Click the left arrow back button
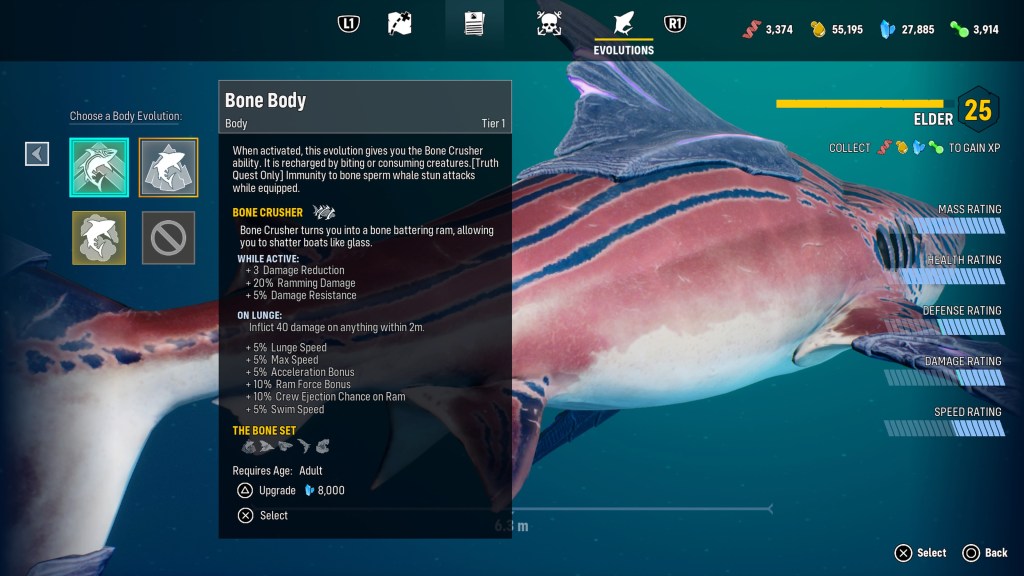This screenshot has width=1024, height=576. (x=37, y=153)
